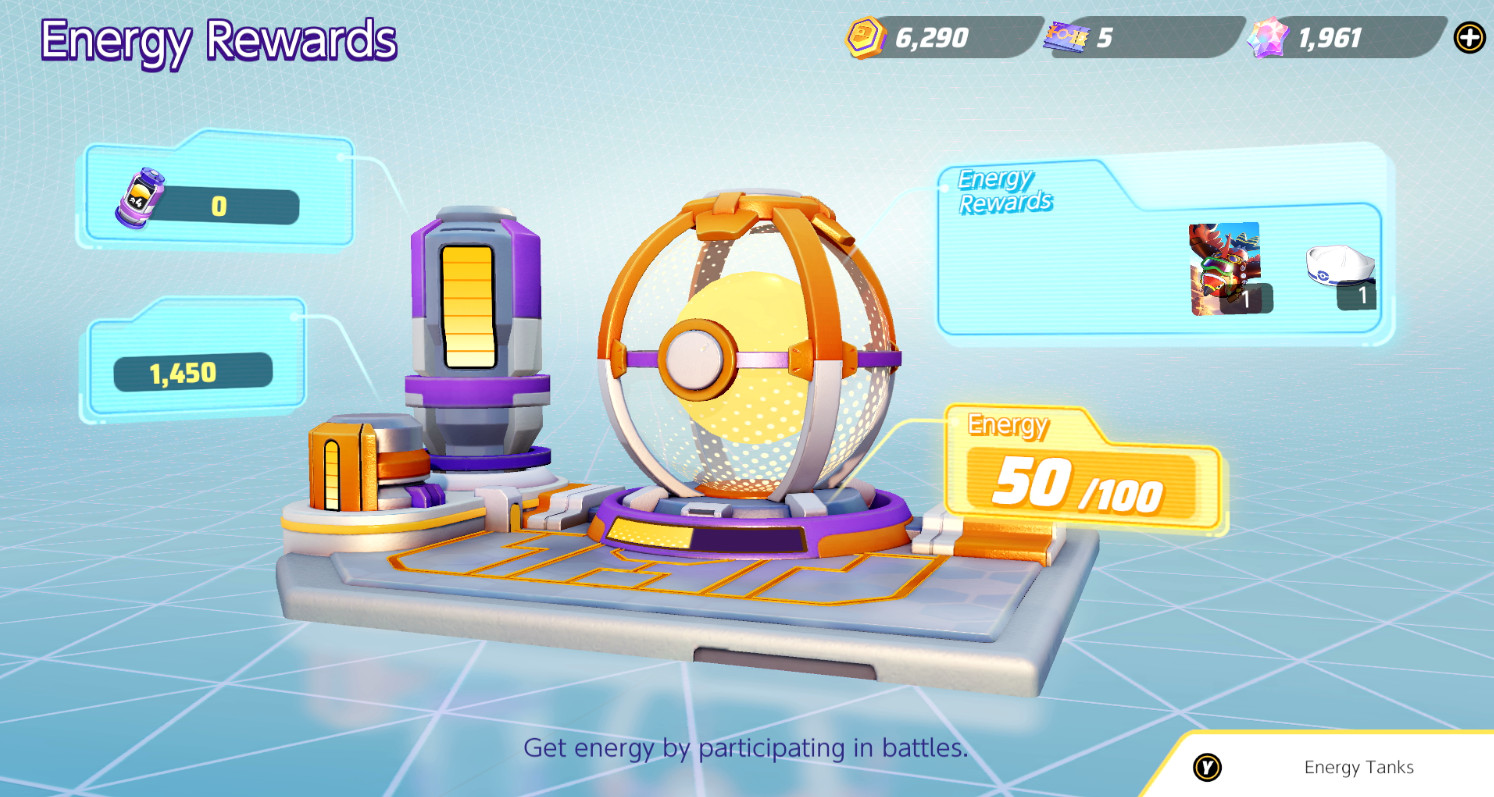The image size is (1494, 797).
Task: Inspect the white sailor hat reward
Action: tap(1340, 272)
